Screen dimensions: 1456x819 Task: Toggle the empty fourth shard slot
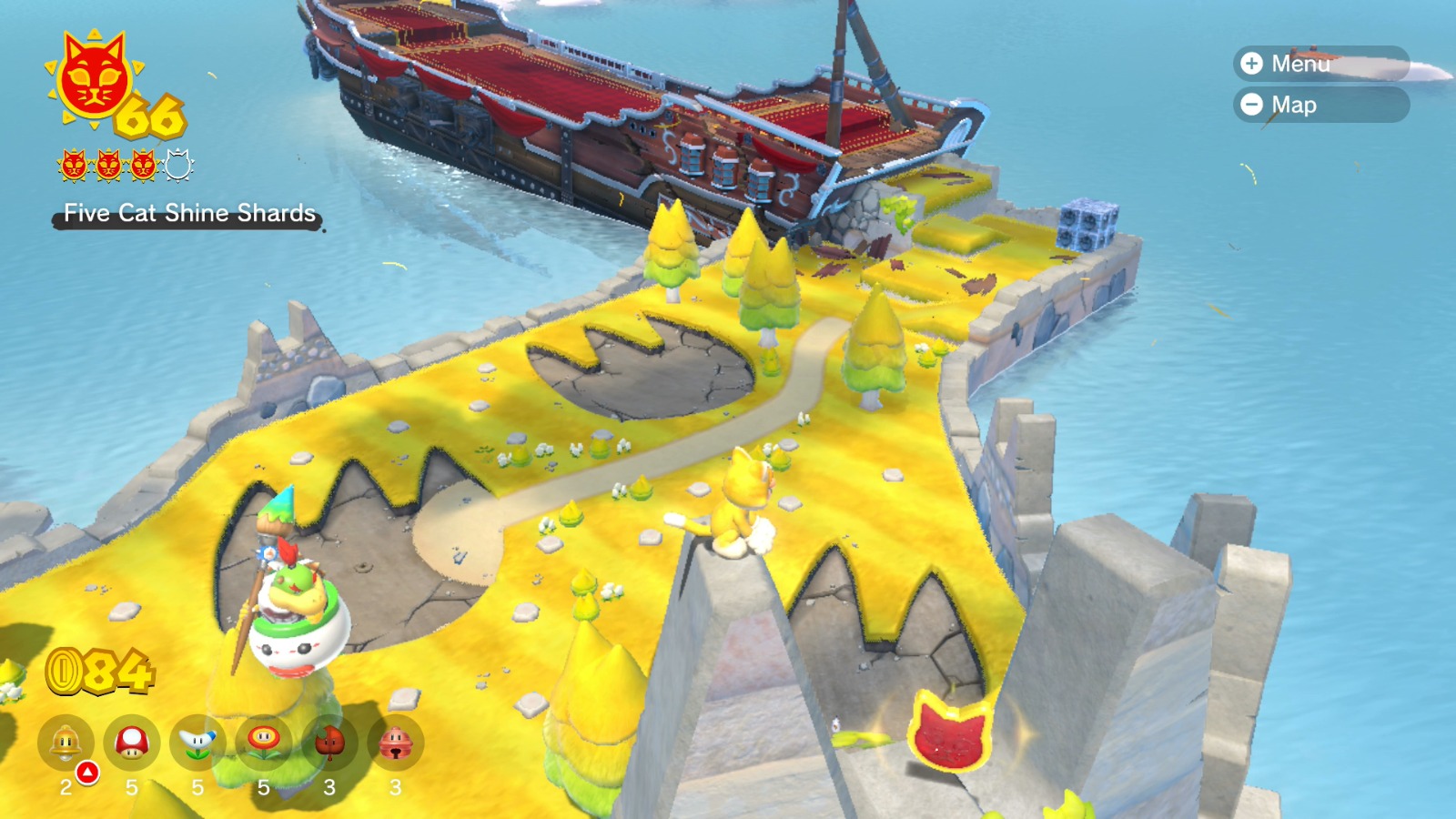[x=177, y=166]
